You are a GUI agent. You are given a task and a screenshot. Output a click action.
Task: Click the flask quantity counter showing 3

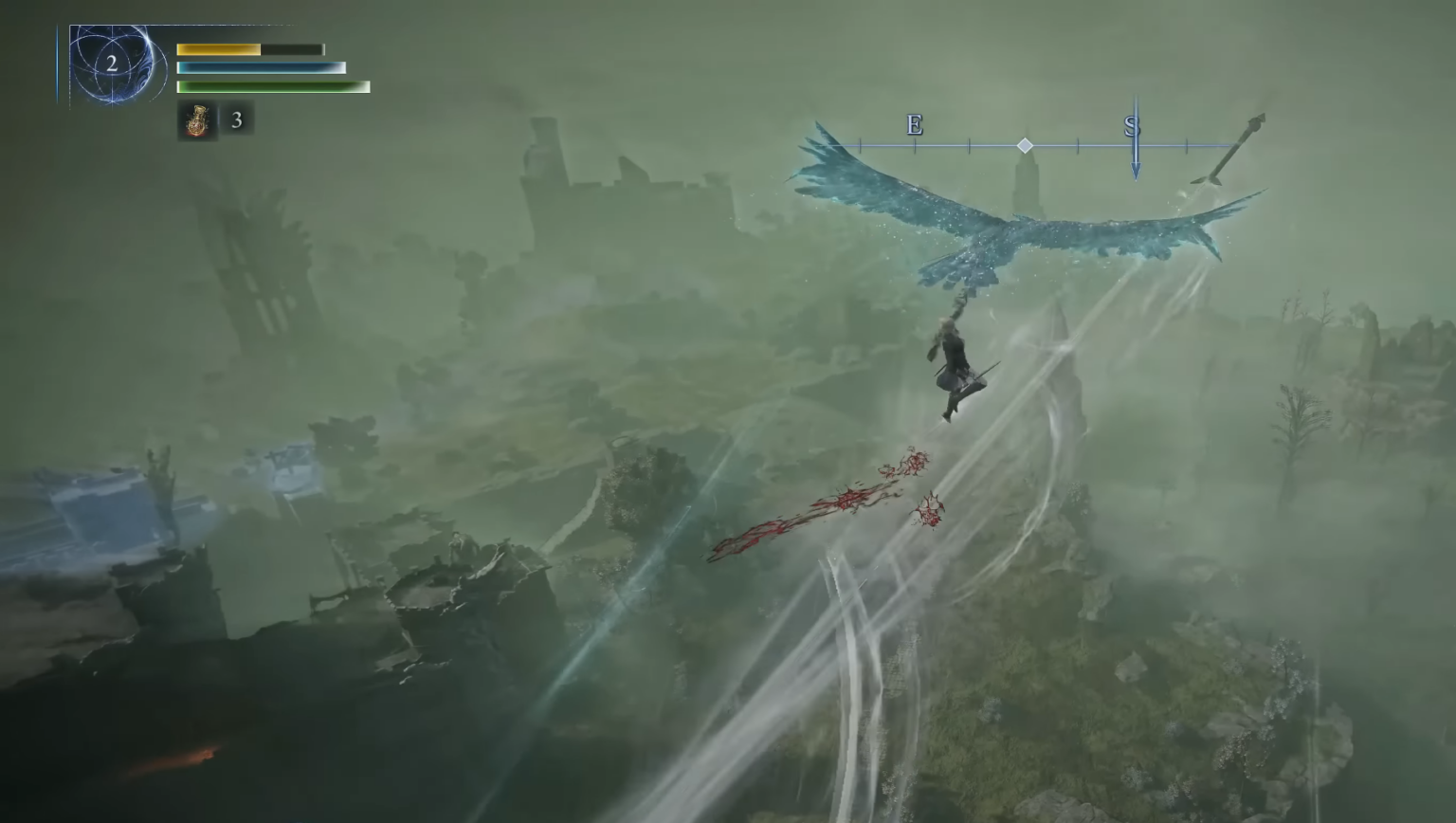click(237, 120)
